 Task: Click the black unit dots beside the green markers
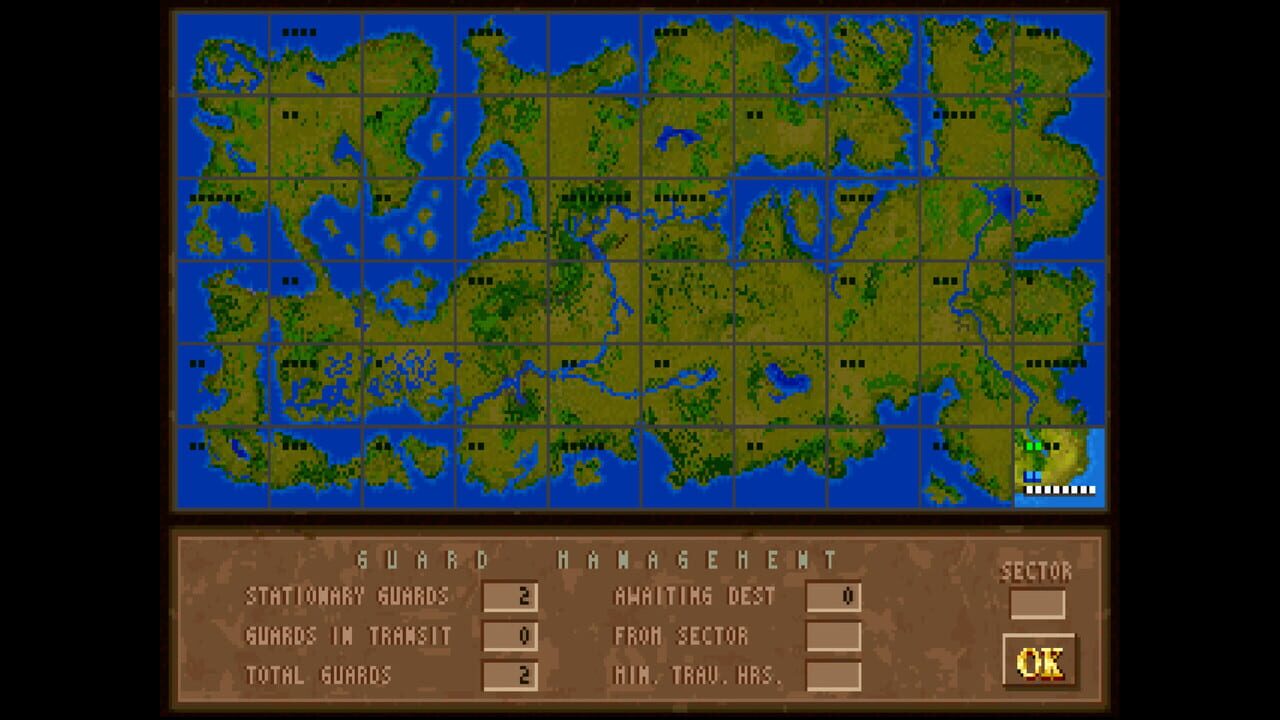coord(1053,445)
